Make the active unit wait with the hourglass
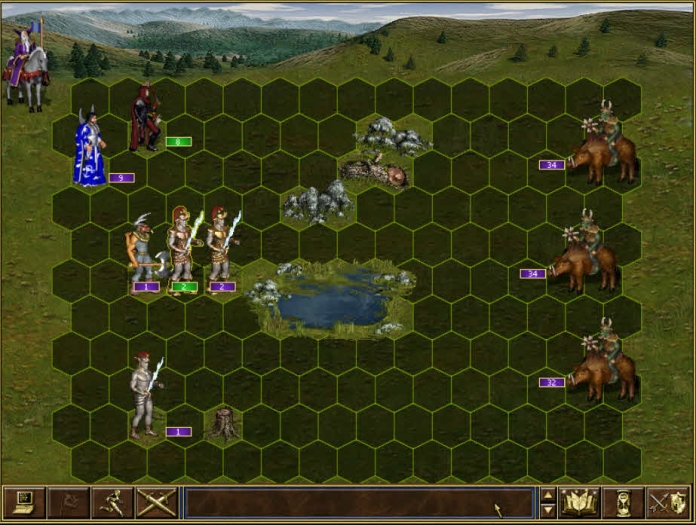 [x=624, y=502]
